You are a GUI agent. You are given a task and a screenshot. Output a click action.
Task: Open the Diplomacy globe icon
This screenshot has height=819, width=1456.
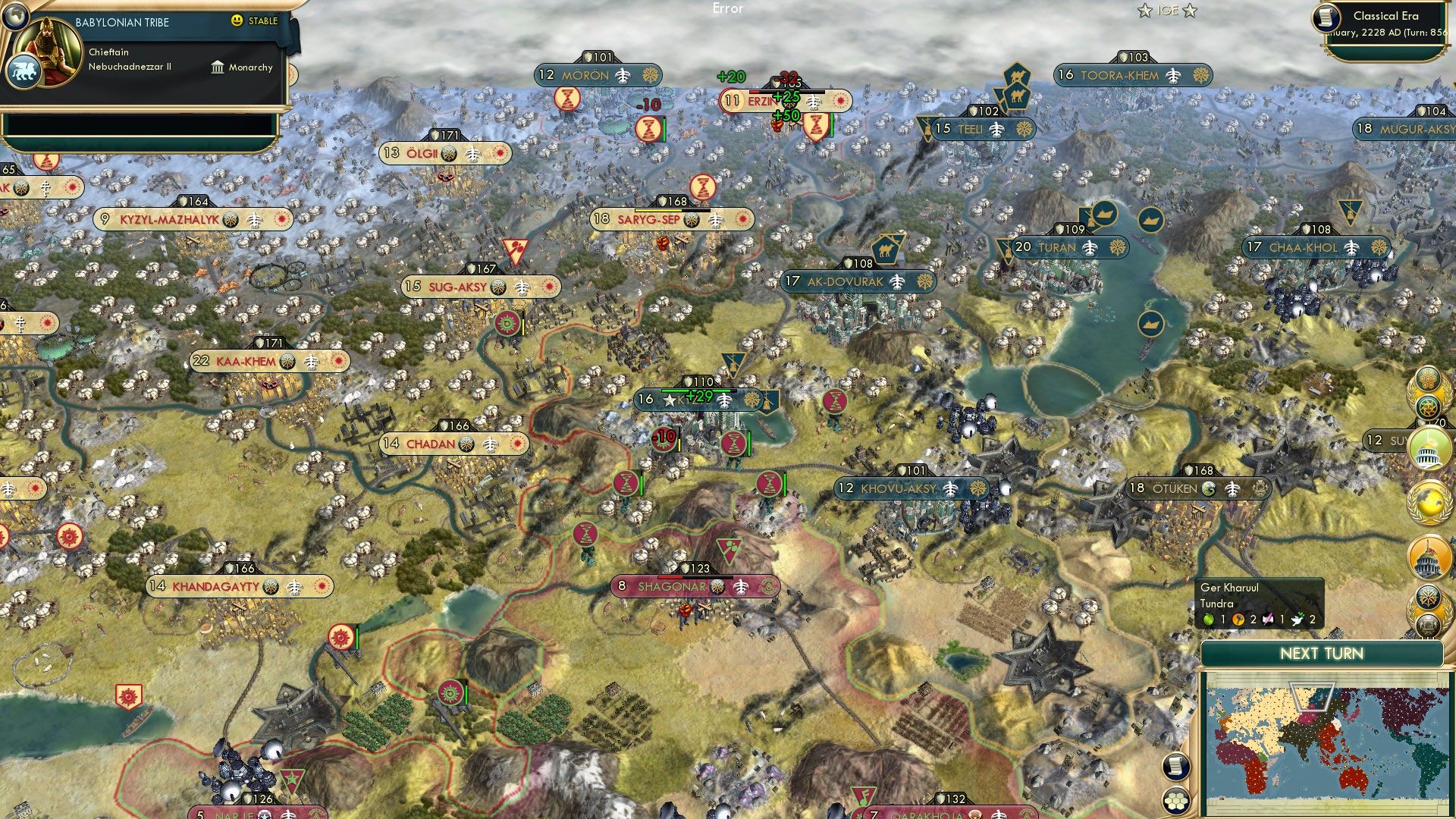[x=1429, y=501]
